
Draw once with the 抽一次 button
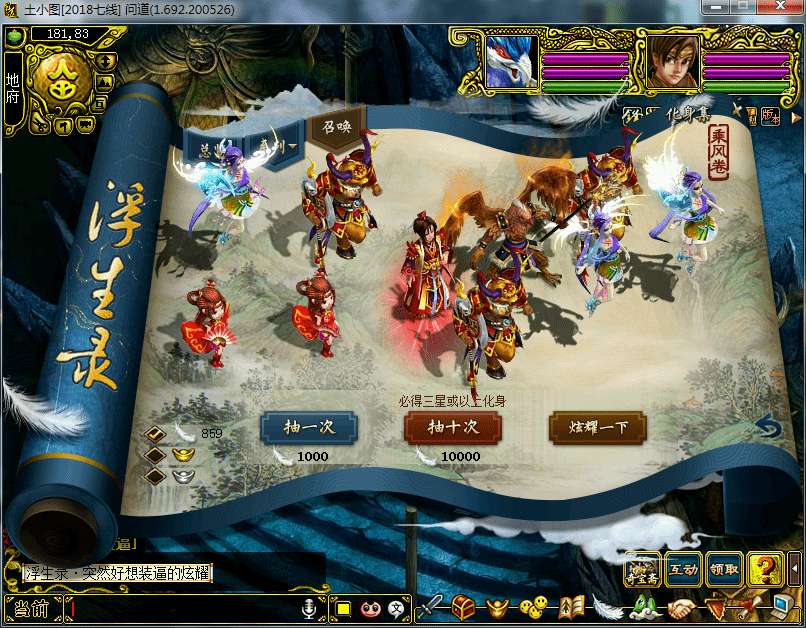pos(308,427)
